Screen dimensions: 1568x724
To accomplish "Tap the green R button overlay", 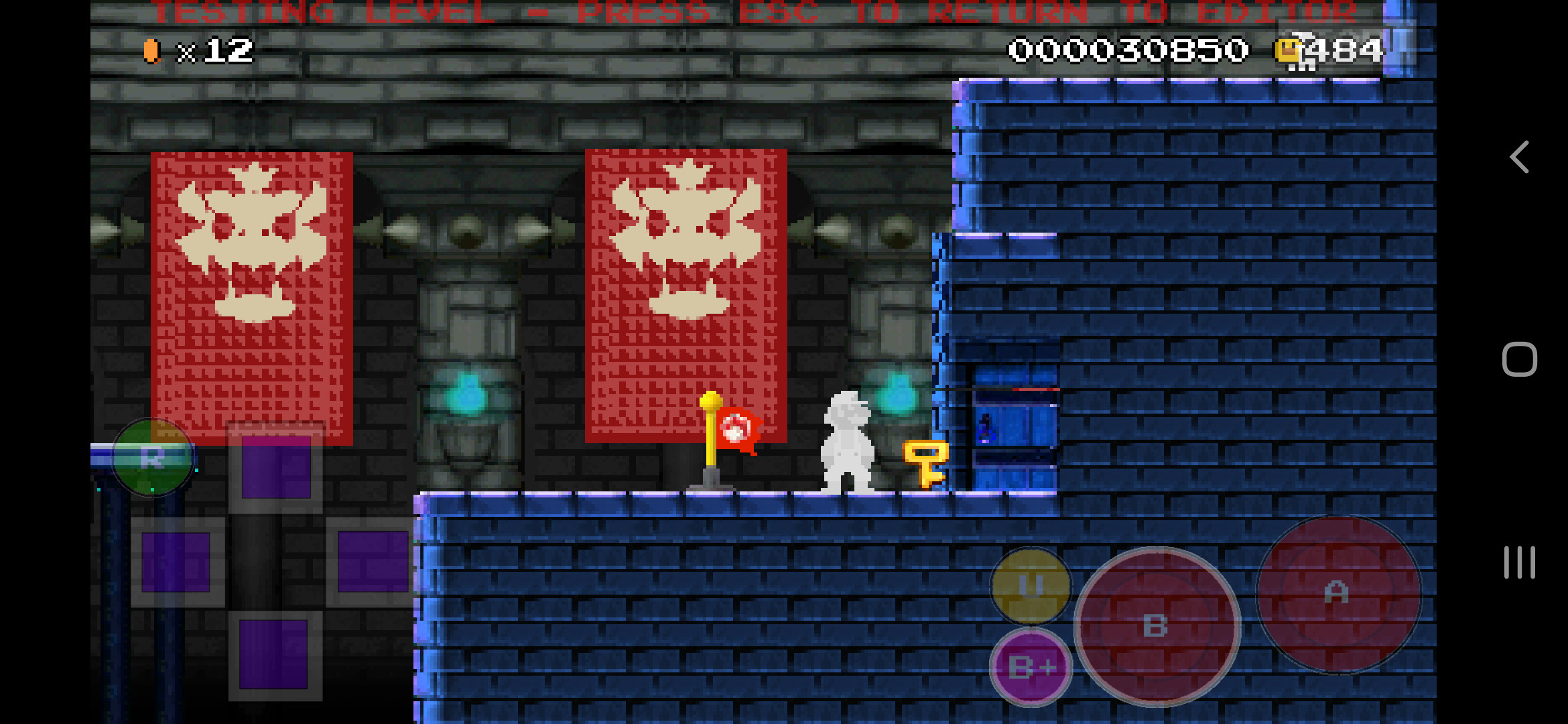I will (x=153, y=458).
